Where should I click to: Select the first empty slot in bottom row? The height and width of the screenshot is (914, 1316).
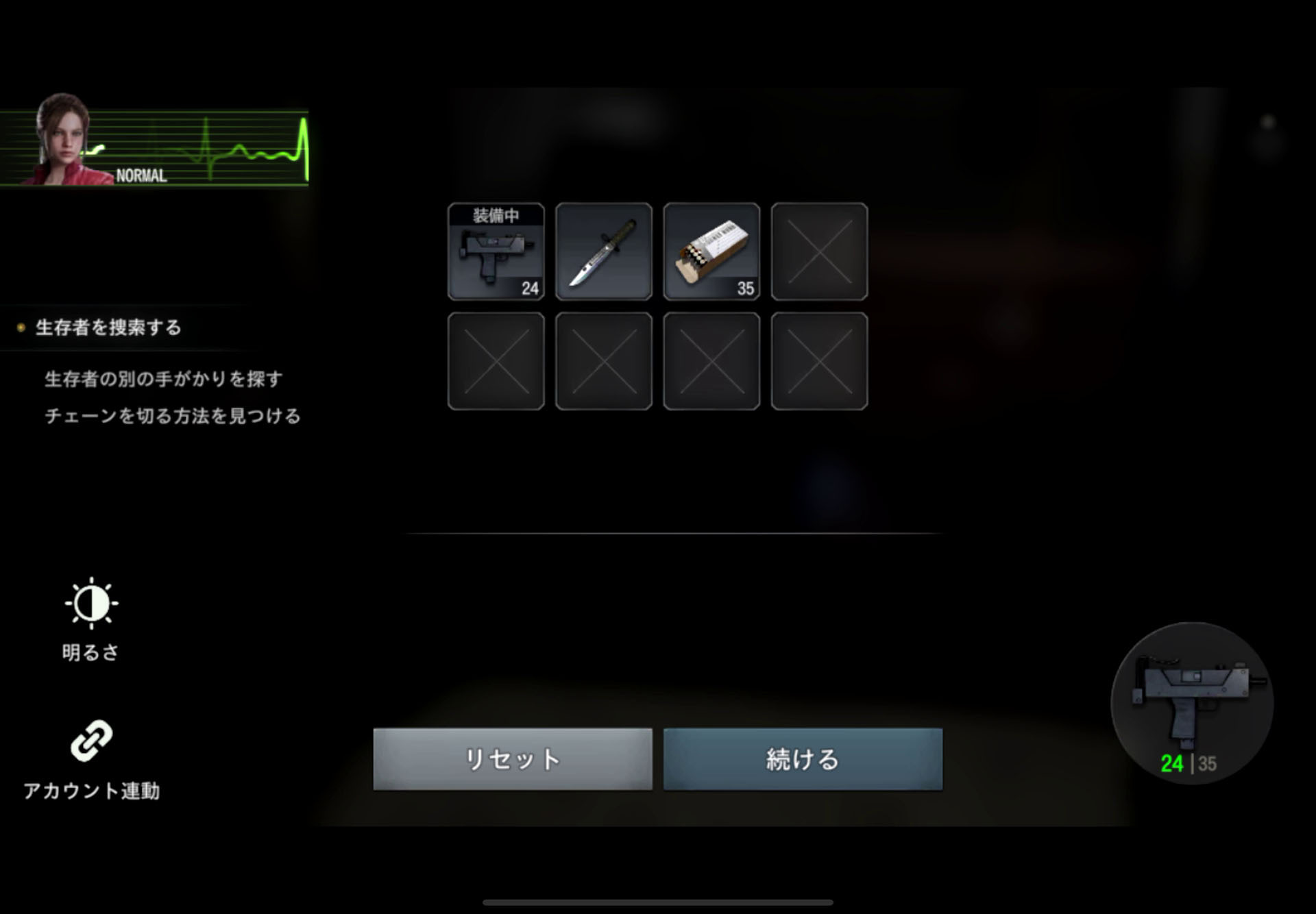click(x=495, y=360)
